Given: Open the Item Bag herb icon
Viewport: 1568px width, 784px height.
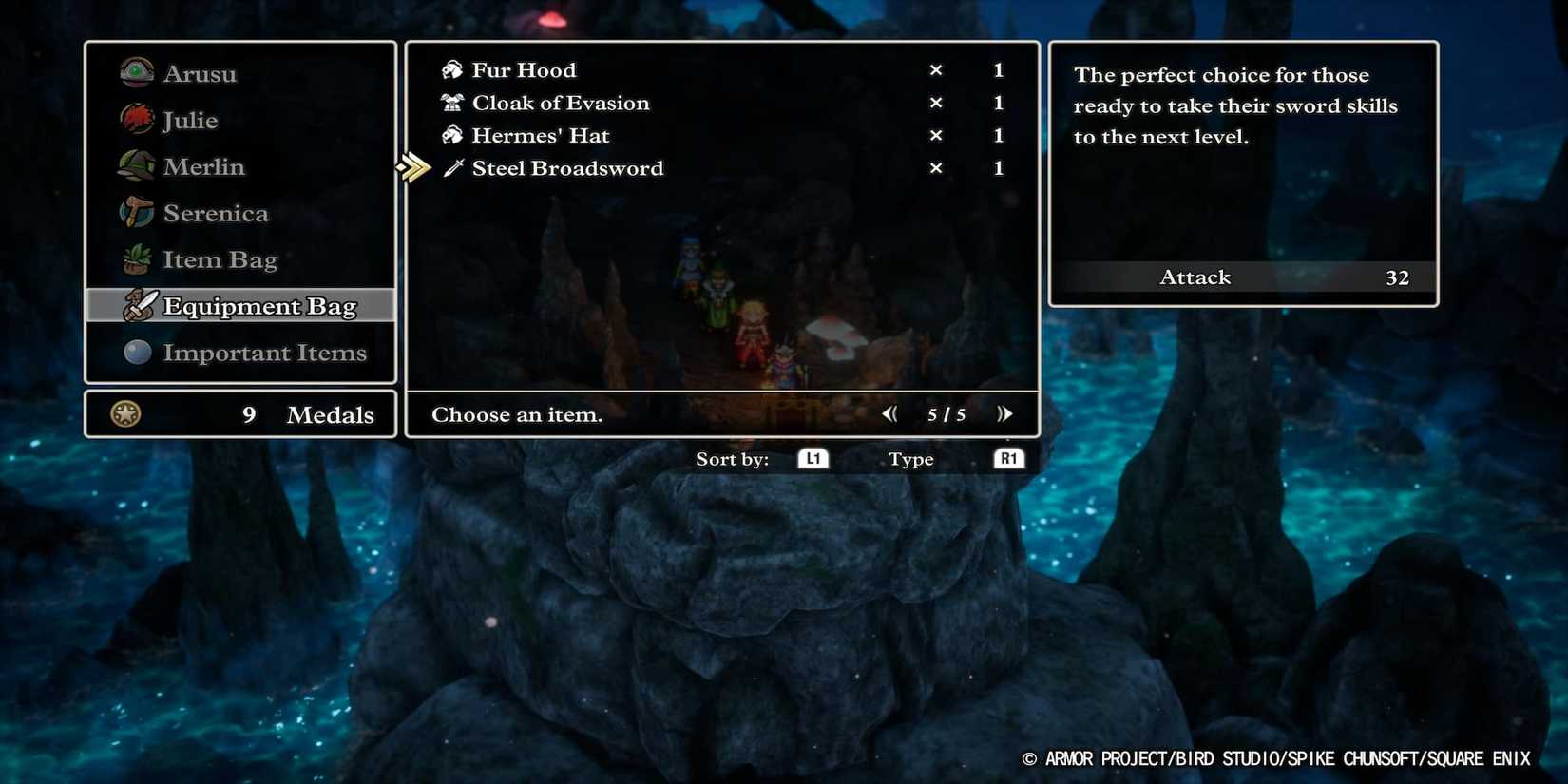Looking at the screenshot, I should (x=136, y=258).
